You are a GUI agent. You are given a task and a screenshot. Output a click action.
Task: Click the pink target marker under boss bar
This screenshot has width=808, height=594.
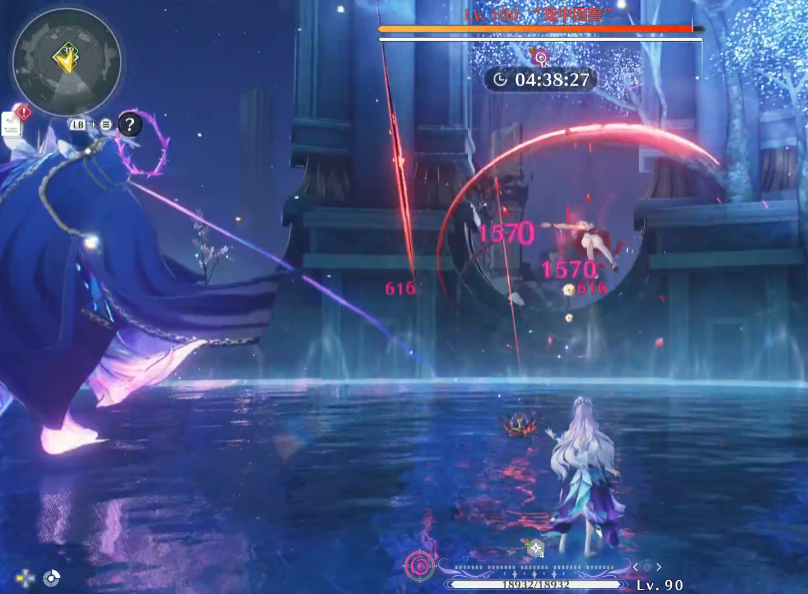click(x=541, y=57)
